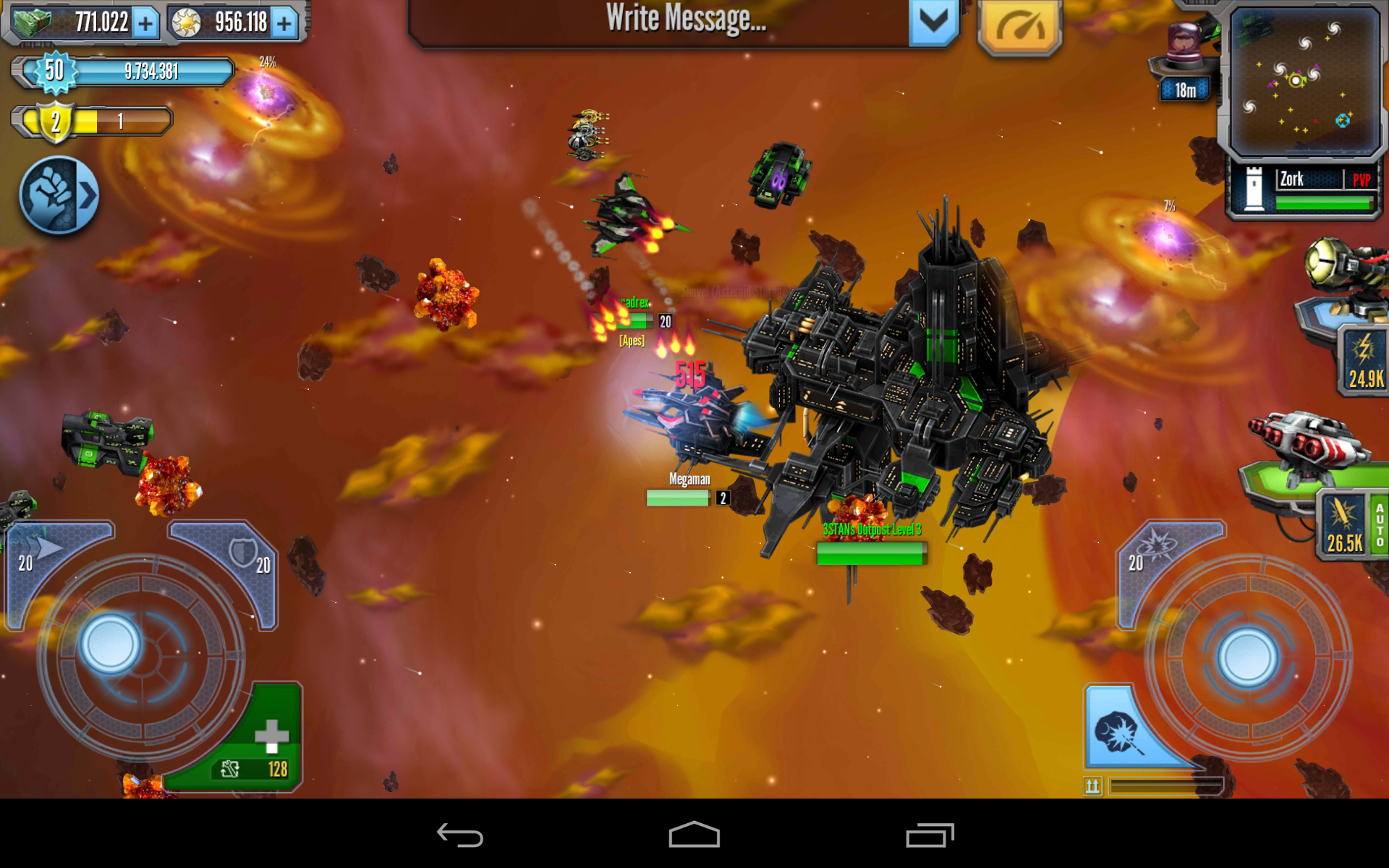The height and width of the screenshot is (868, 1389).
Task: Go back with Android back button
Action: (460, 835)
